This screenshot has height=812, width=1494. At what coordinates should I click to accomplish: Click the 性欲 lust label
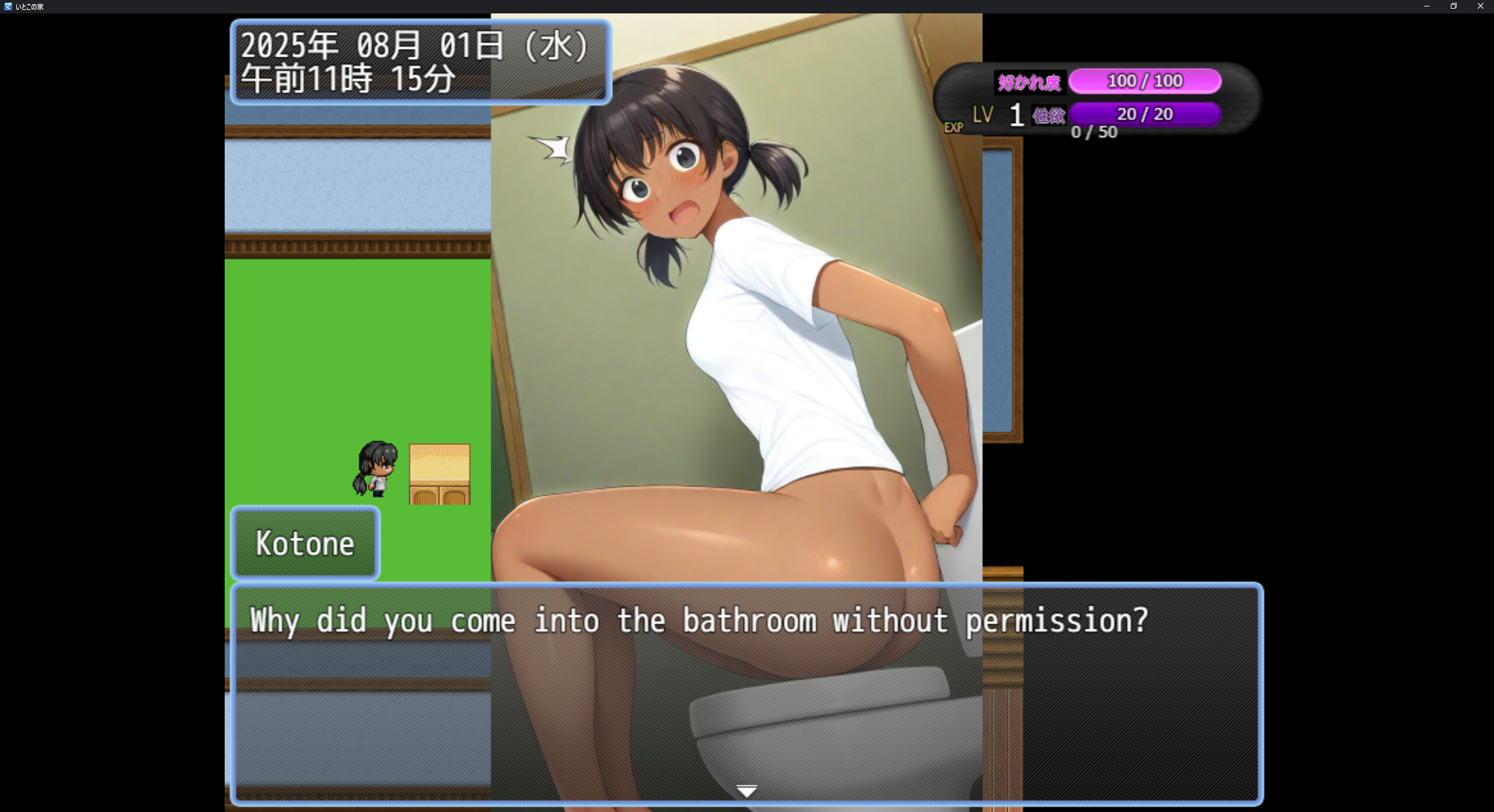(1049, 114)
